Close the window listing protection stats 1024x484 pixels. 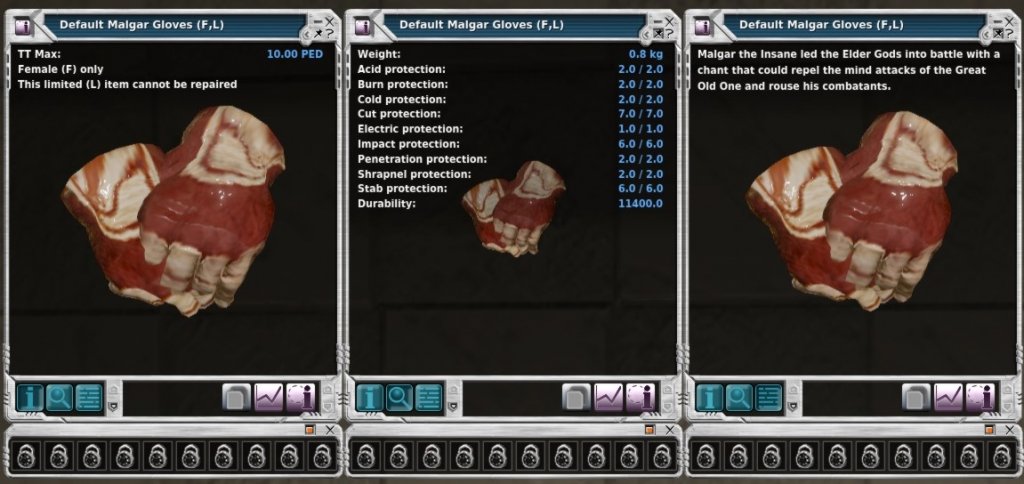click(x=671, y=20)
